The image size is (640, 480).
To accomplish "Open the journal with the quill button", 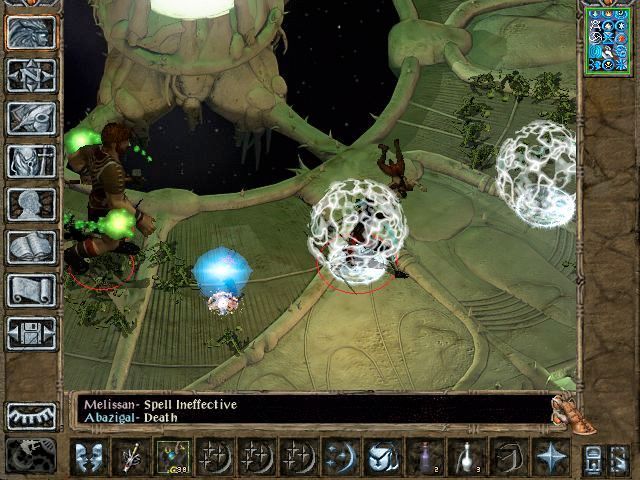I will coord(31,118).
